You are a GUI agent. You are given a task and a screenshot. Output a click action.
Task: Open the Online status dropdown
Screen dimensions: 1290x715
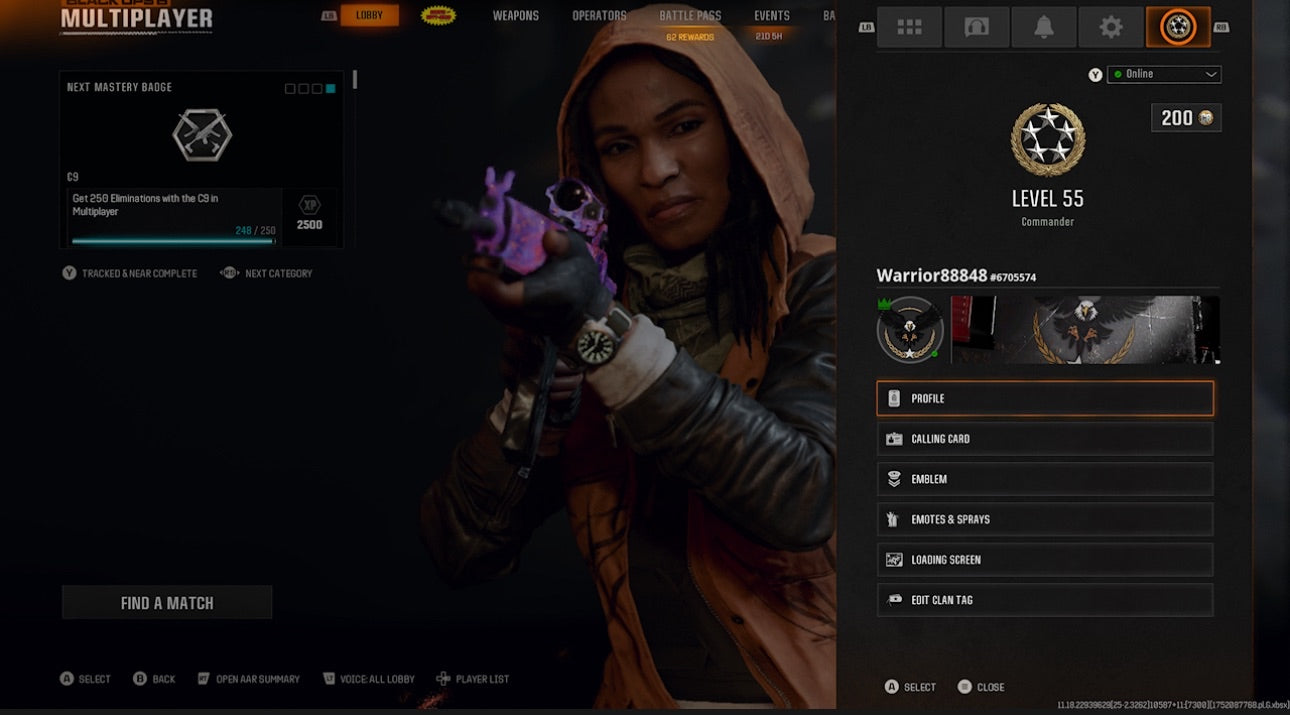point(1164,74)
